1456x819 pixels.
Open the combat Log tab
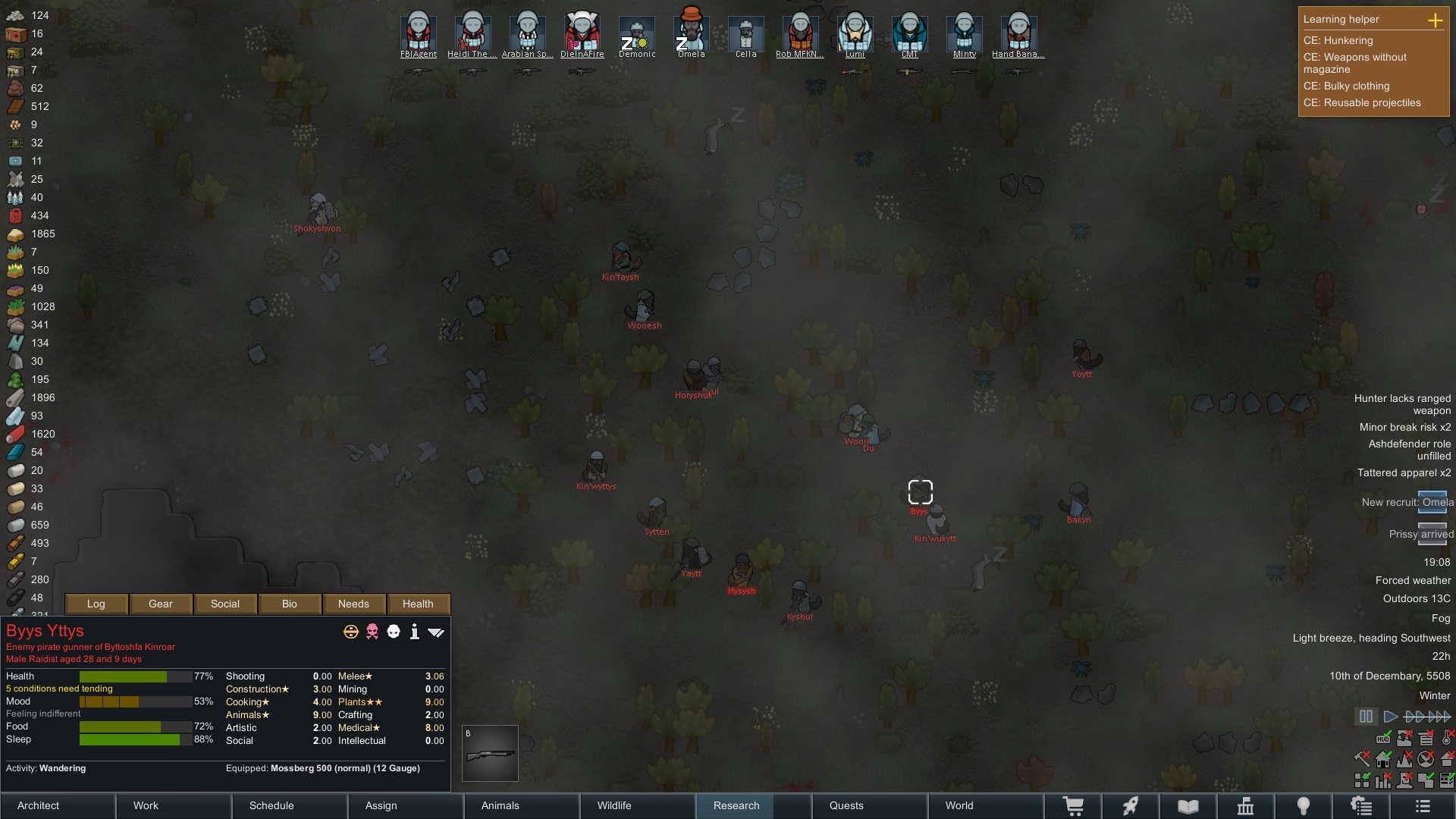(96, 604)
